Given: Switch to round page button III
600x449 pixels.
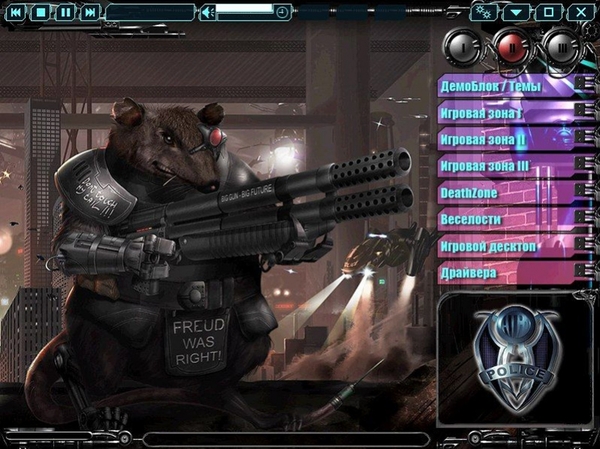Looking at the screenshot, I should point(561,46).
